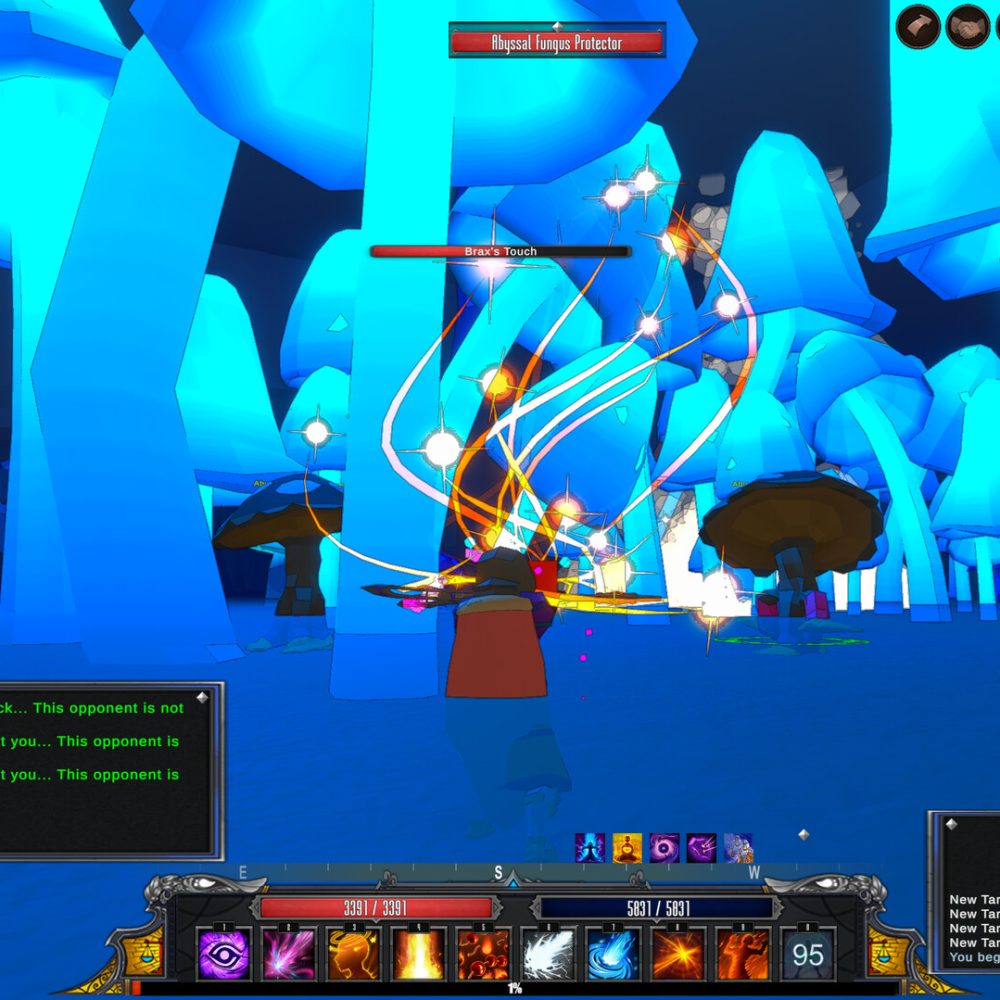The width and height of the screenshot is (1000, 1000).
Task: Trigger the white lightning claw ability
Action: click(548, 954)
